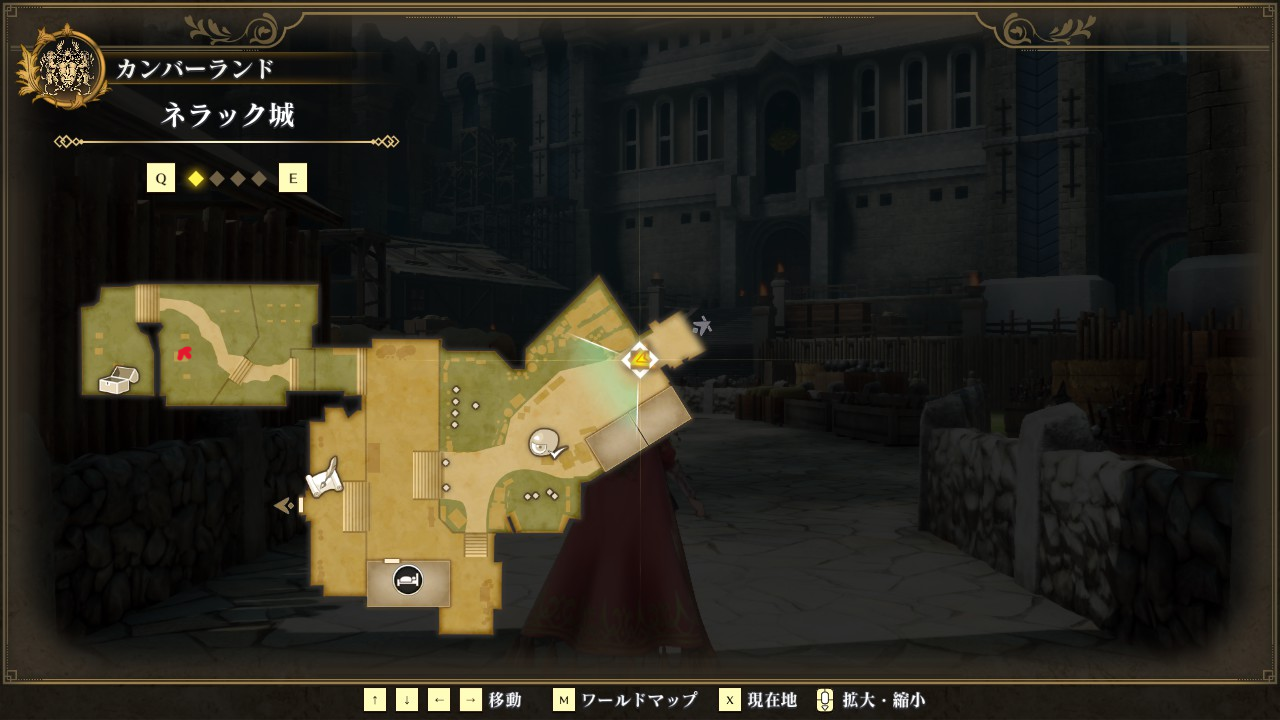Click the red marker on the map
The width and height of the screenshot is (1280, 720).
tap(184, 353)
